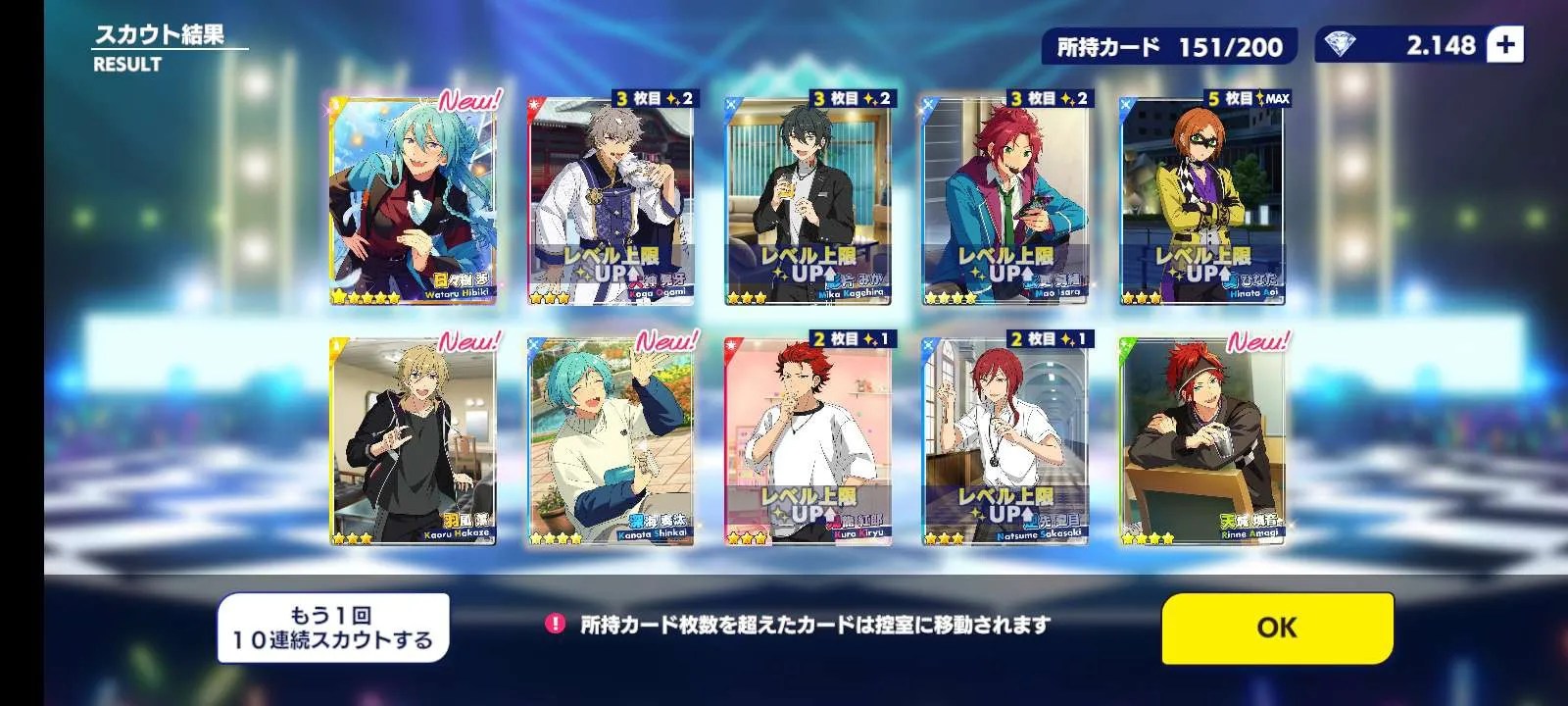This screenshot has height=706, width=1568.
Task: Select the new Kaoru Hakaze card
Action: (413, 441)
